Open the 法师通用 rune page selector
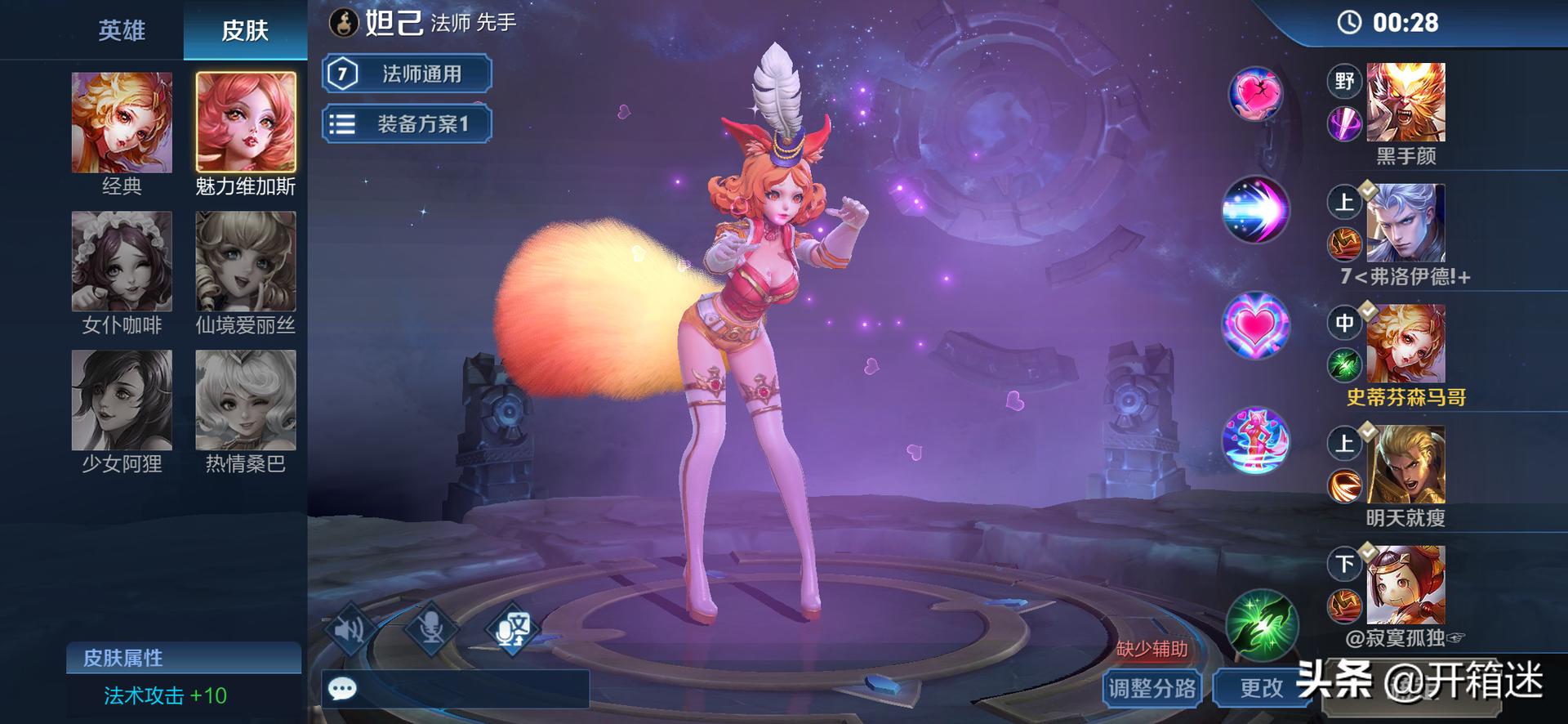 pos(407,74)
